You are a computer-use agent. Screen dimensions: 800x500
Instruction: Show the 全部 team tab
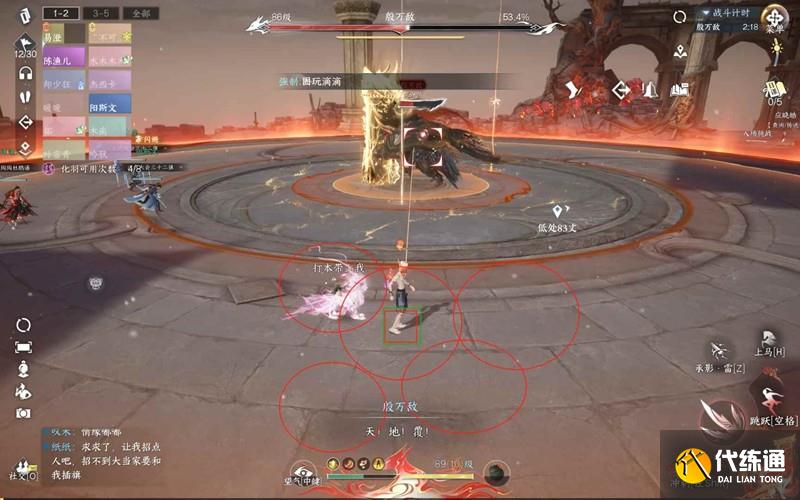(140, 14)
